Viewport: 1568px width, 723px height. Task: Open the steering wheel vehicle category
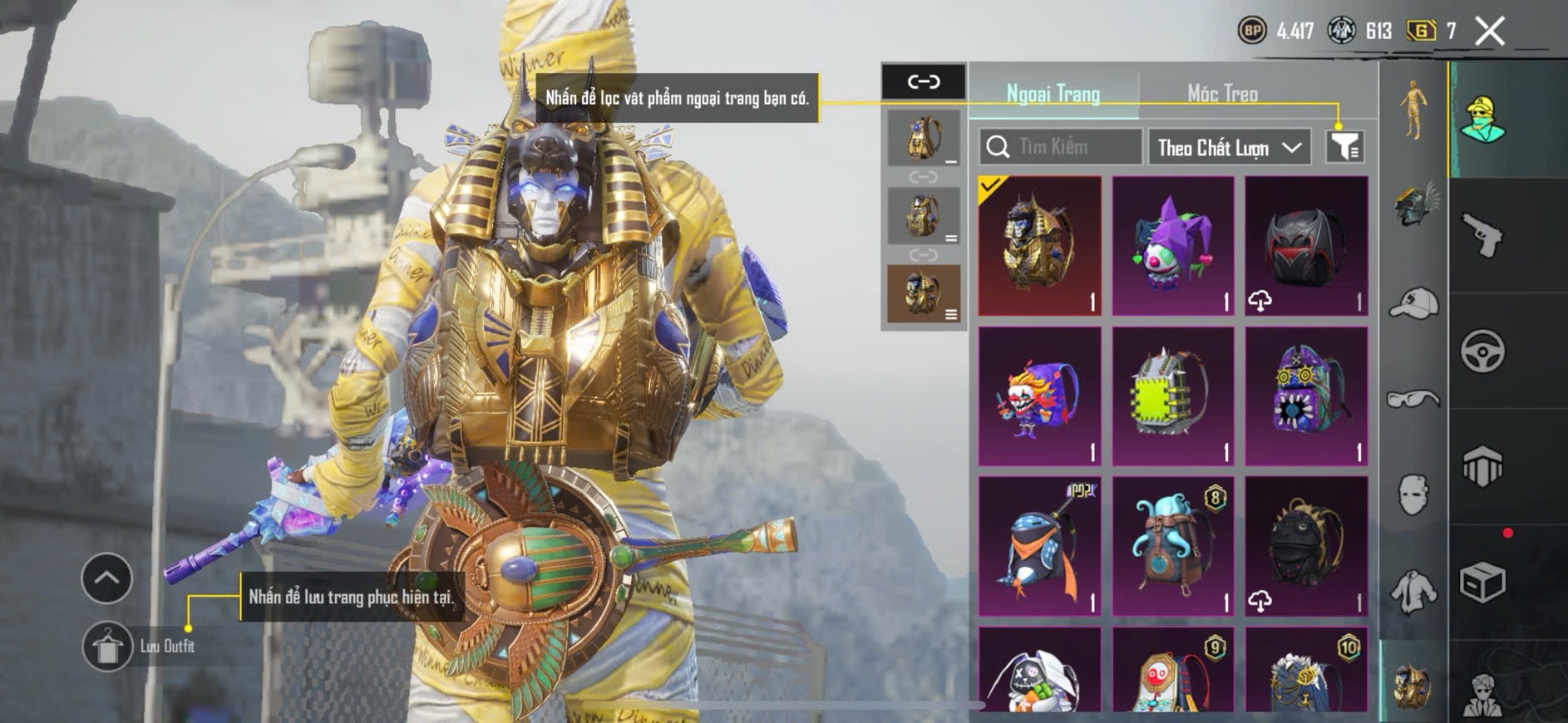click(x=1483, y=351)
